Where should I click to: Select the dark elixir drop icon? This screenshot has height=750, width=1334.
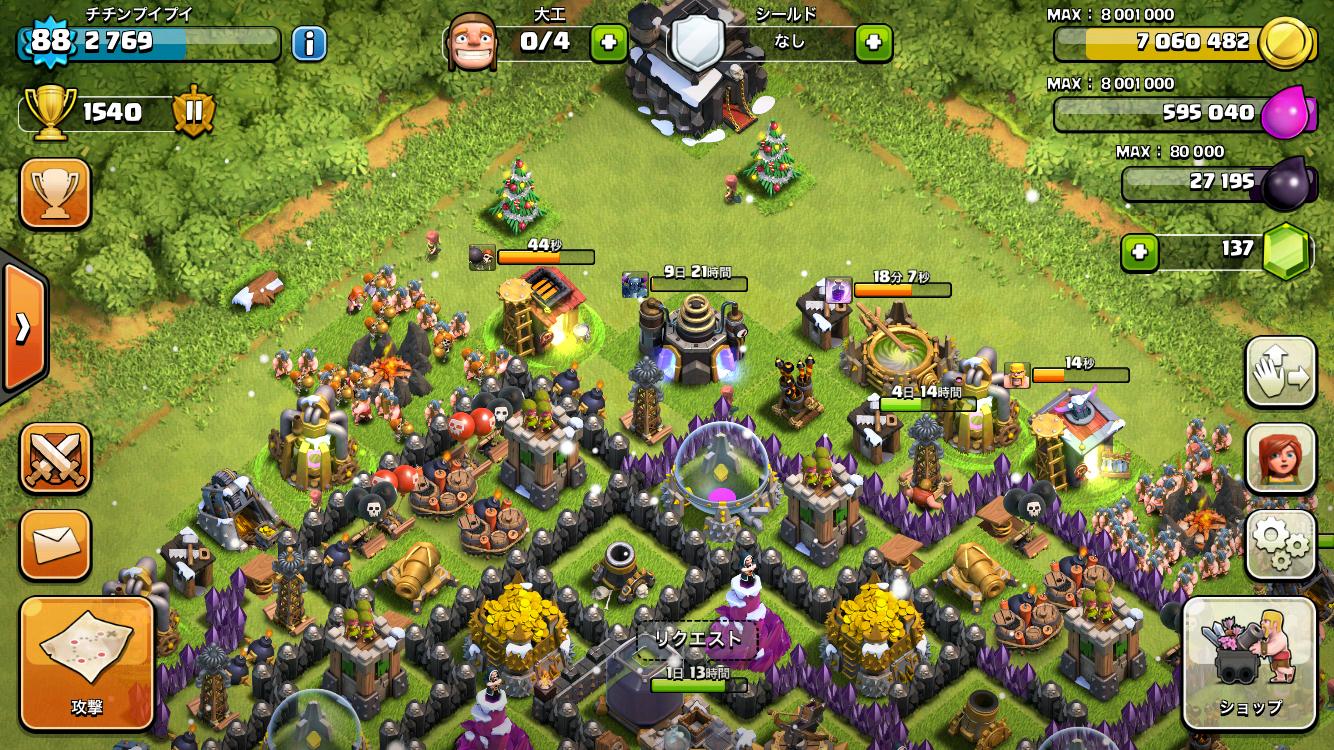tap(1285, 184)
